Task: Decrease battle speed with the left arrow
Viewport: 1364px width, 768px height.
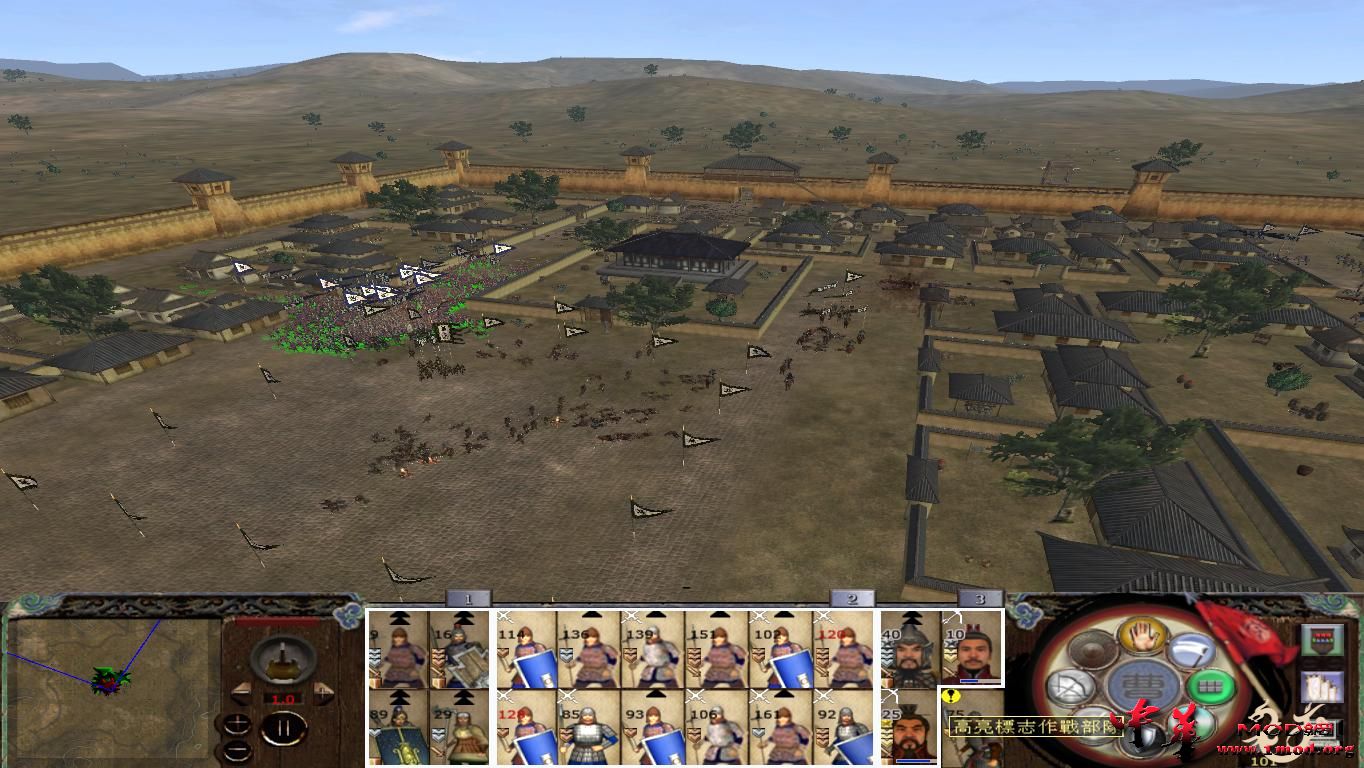Action: [x=242, y=691]
